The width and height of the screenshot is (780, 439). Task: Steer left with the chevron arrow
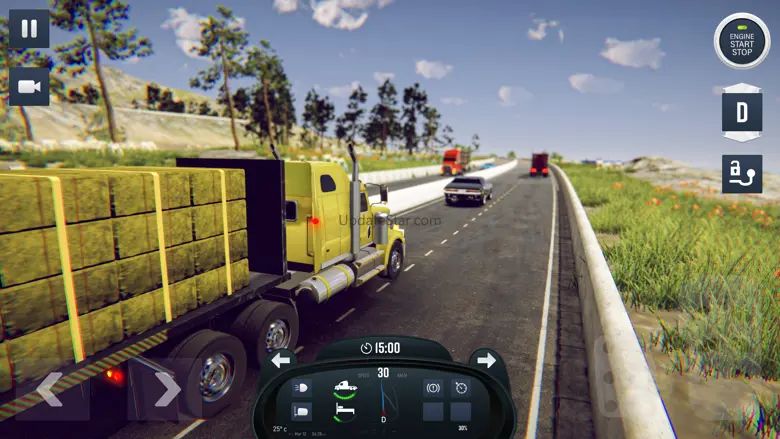click(x=50, y=388)
